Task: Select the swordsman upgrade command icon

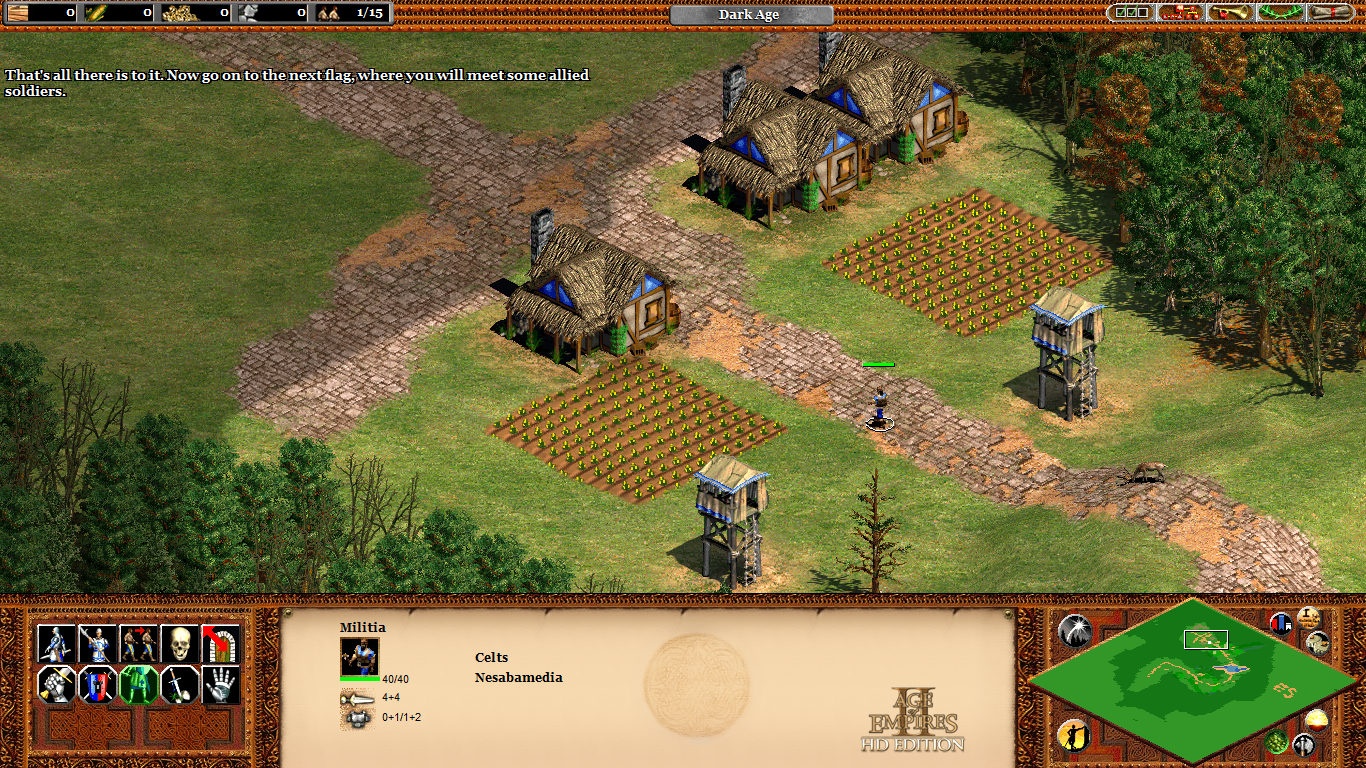Action: coord(57,644)
